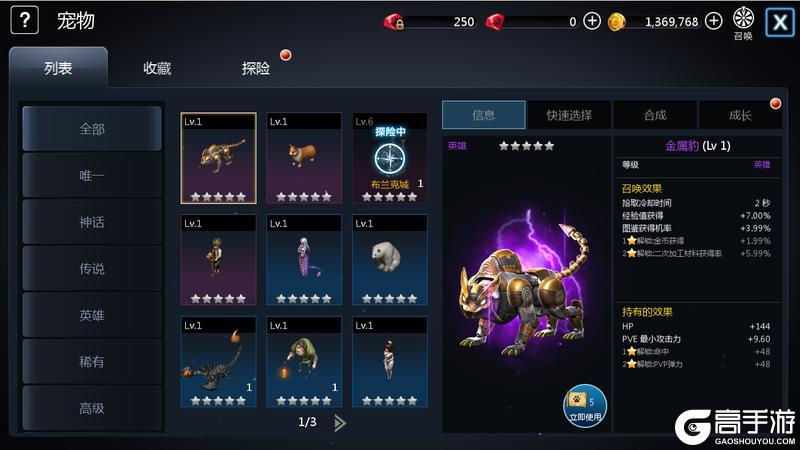Switch to the 收藏 tab
The width and height of the screenshot is (800, 450).
(x=157, y=68)
